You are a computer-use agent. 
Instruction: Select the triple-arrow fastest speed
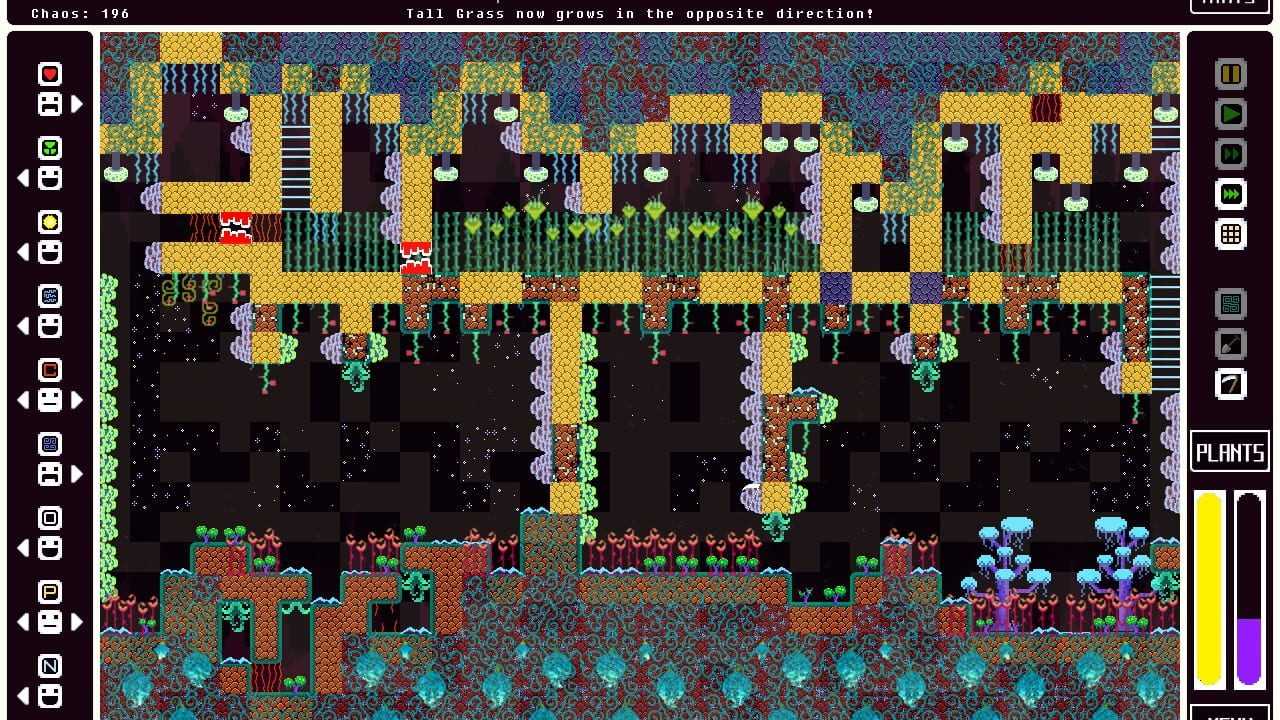pyautogui.click(x=1230, y=194)
